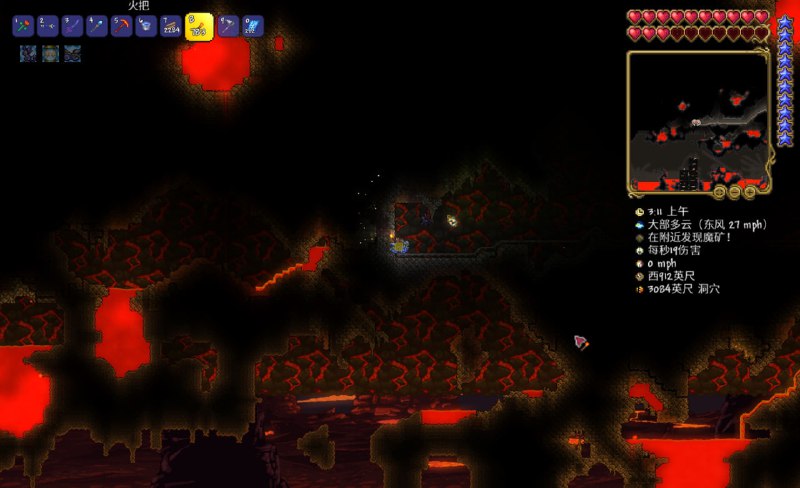Pick the wood stack numbered 2234
The height and width of the screenshot is (488, 800).
[x=172, y=27]
